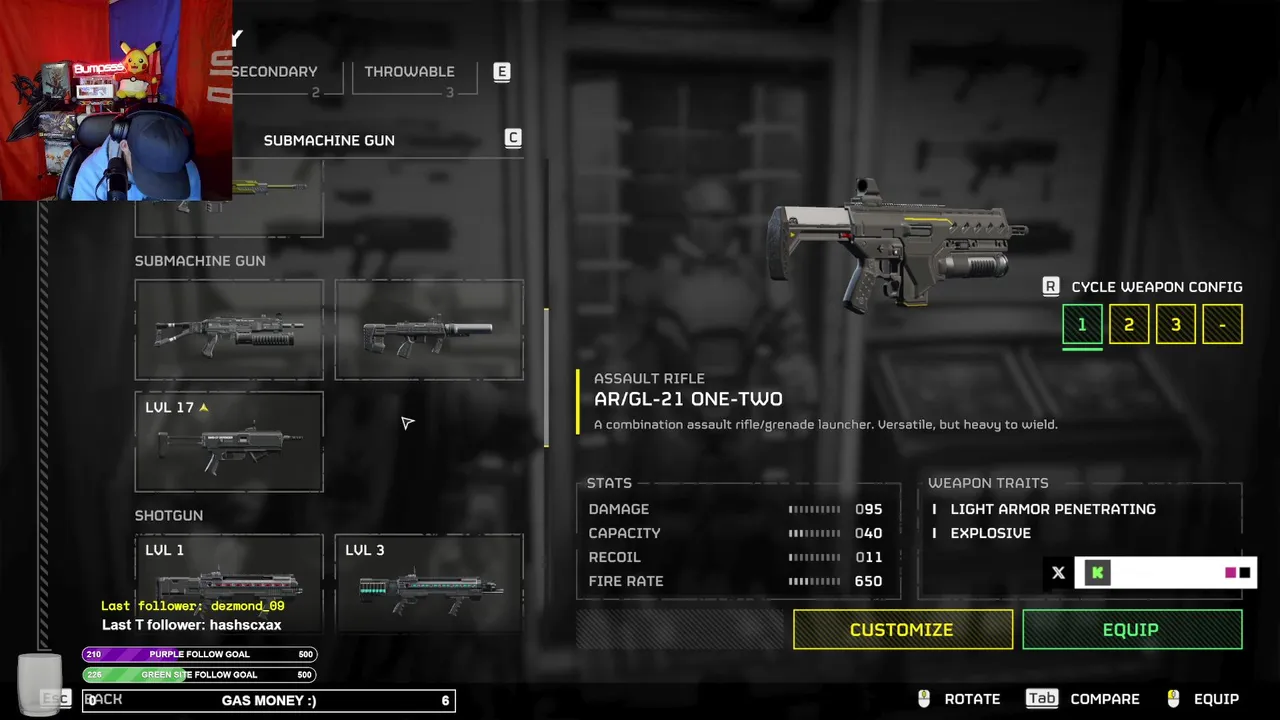Image resolution: width=1280 pixels, height=720 pixels.
Task: Select weapon config 2
Action: click(x=1129, y=325)
